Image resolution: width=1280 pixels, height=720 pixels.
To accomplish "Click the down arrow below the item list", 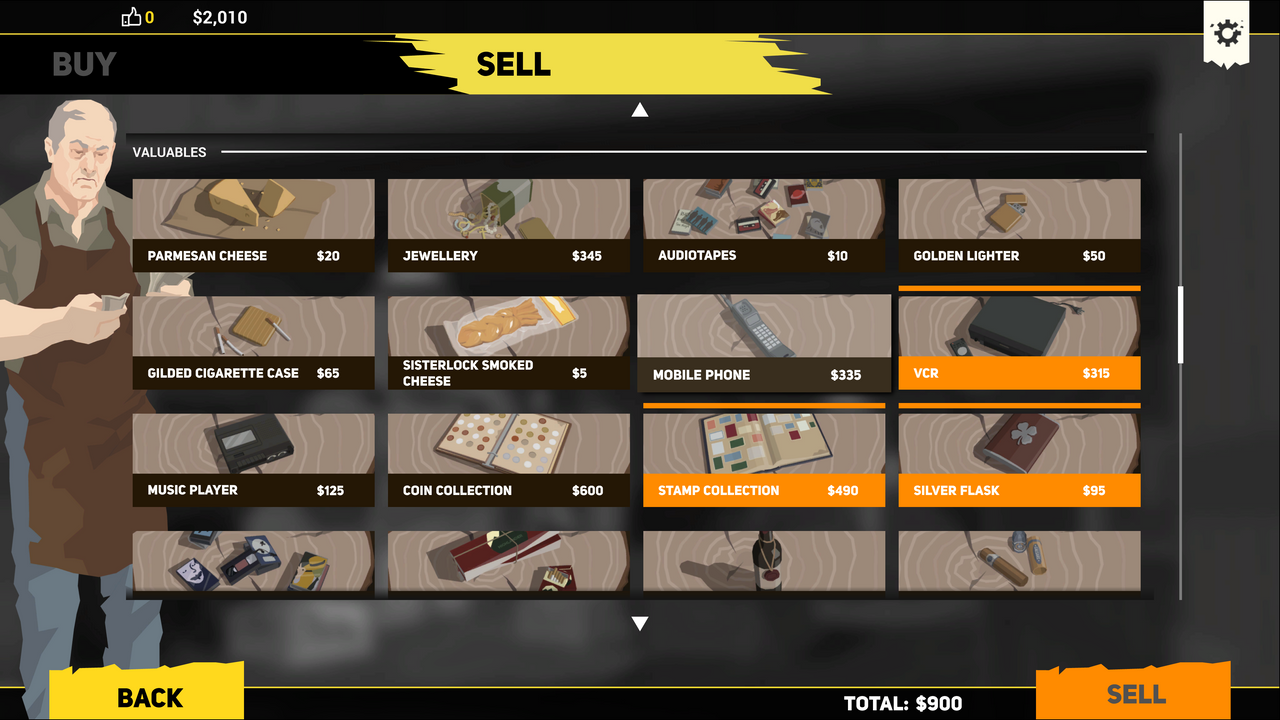I will 640,622.
